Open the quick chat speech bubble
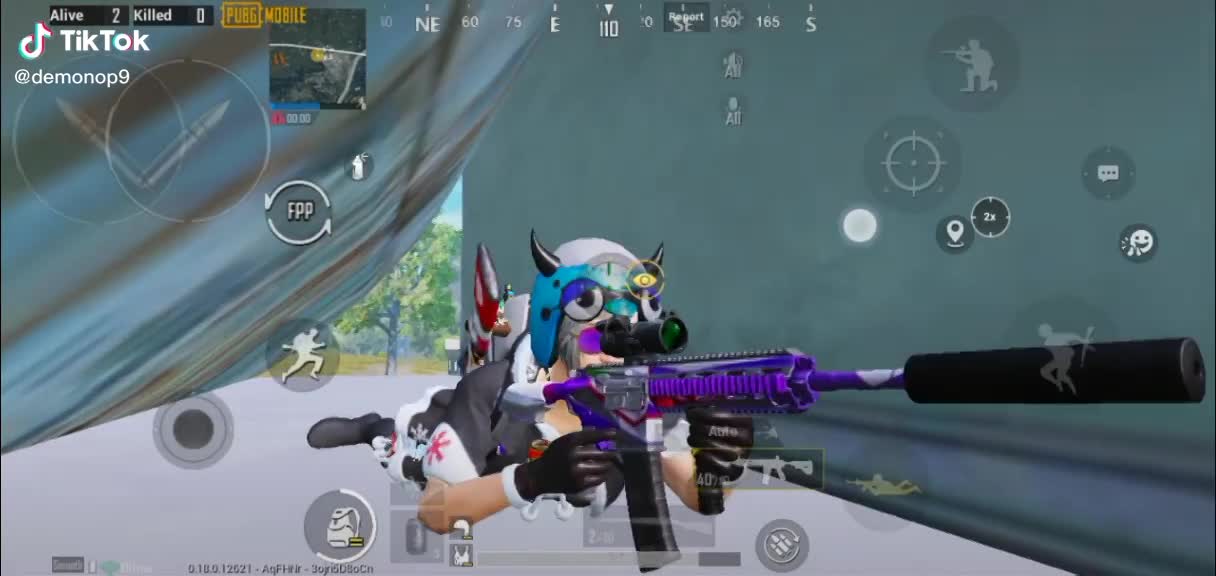This screenshot has height=576, width=1216. (1108, 173)
